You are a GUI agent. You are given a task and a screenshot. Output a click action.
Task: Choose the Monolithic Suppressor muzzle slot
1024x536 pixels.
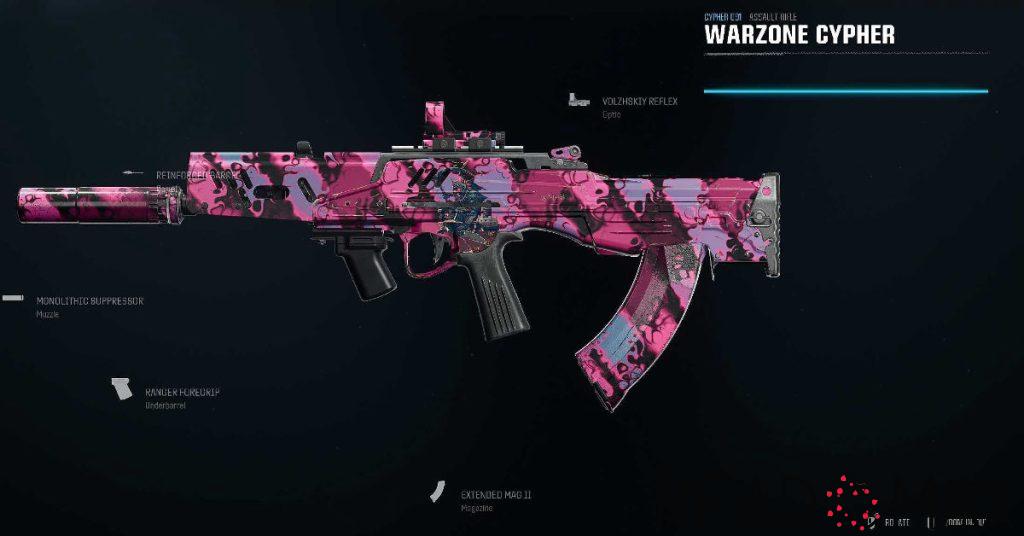tap(90, 300)
